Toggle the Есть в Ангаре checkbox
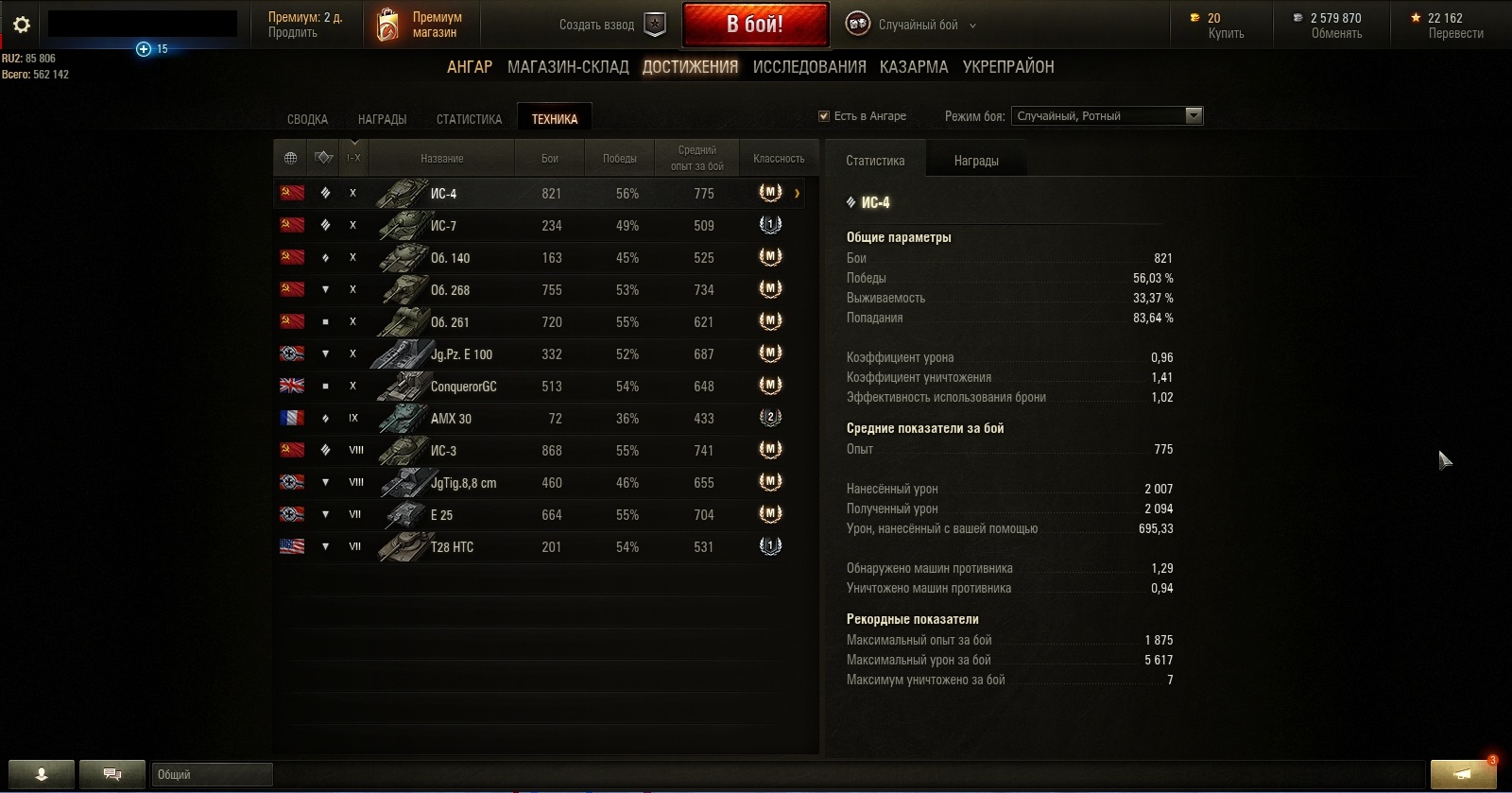The height and width of the screenshot is (793, 1512). coord(824,116)
